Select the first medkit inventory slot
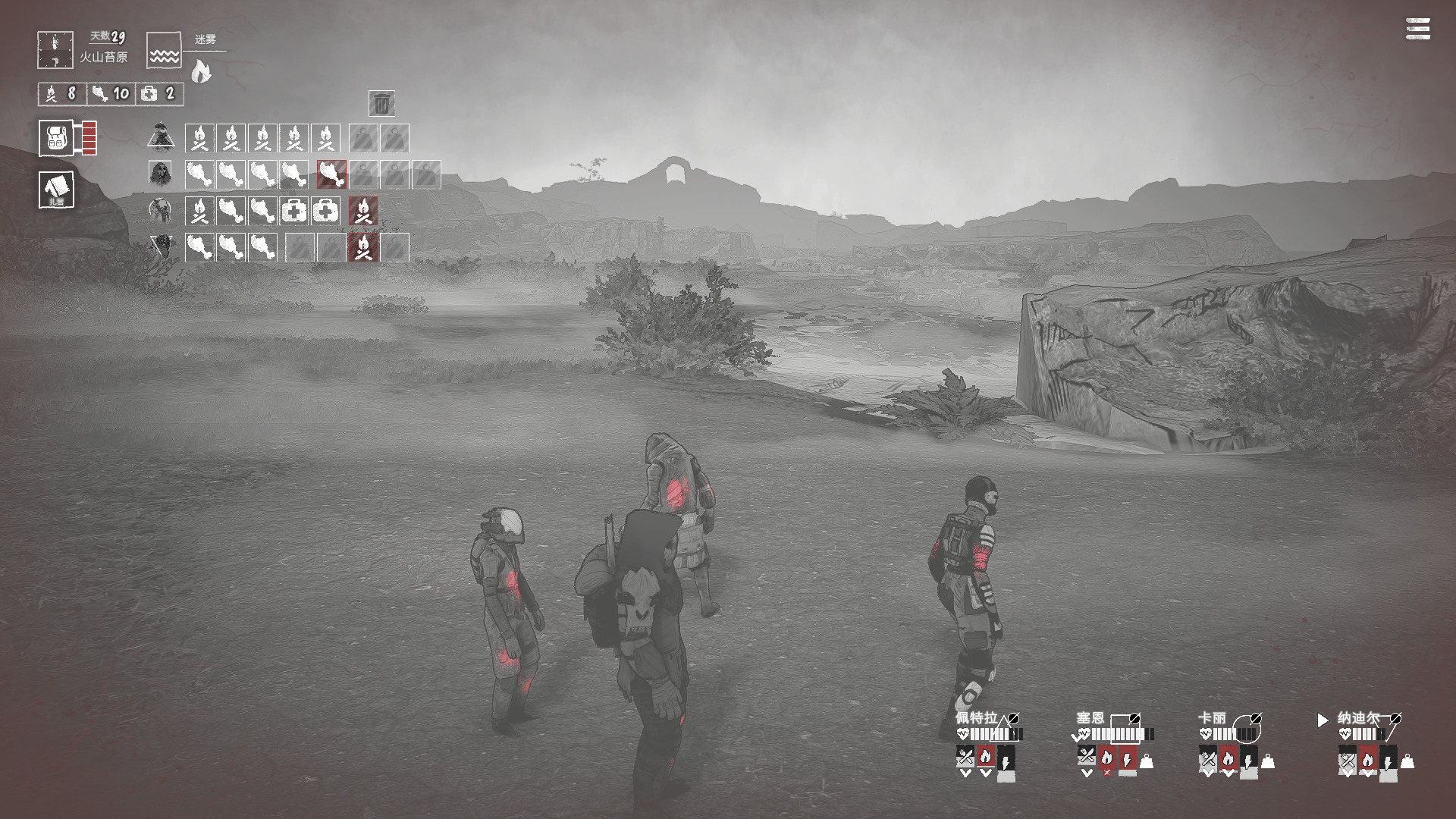This screenshot has height=819, width=1456. click(294, 211)
